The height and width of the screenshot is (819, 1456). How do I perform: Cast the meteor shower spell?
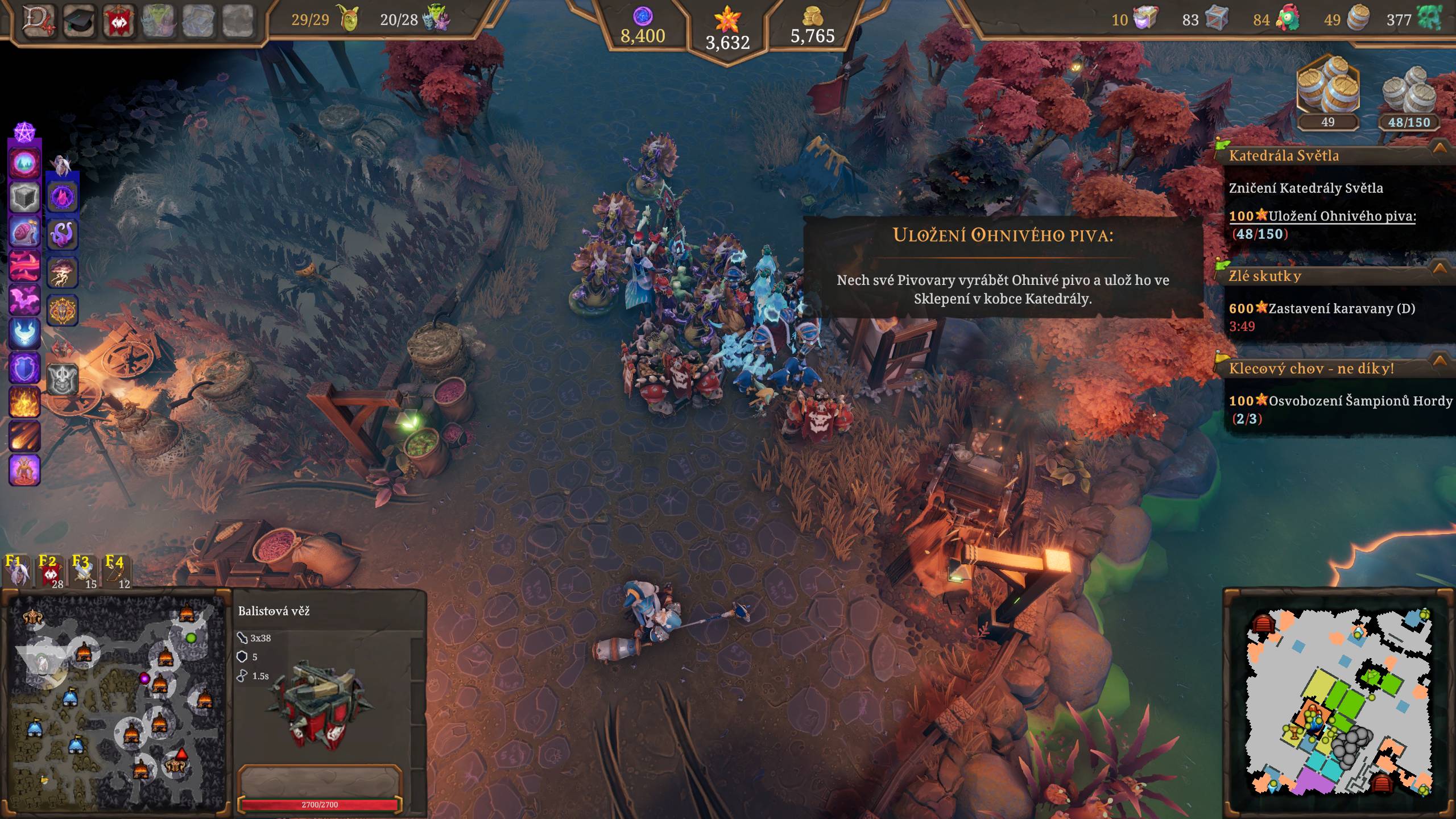(x=24, y=436)
